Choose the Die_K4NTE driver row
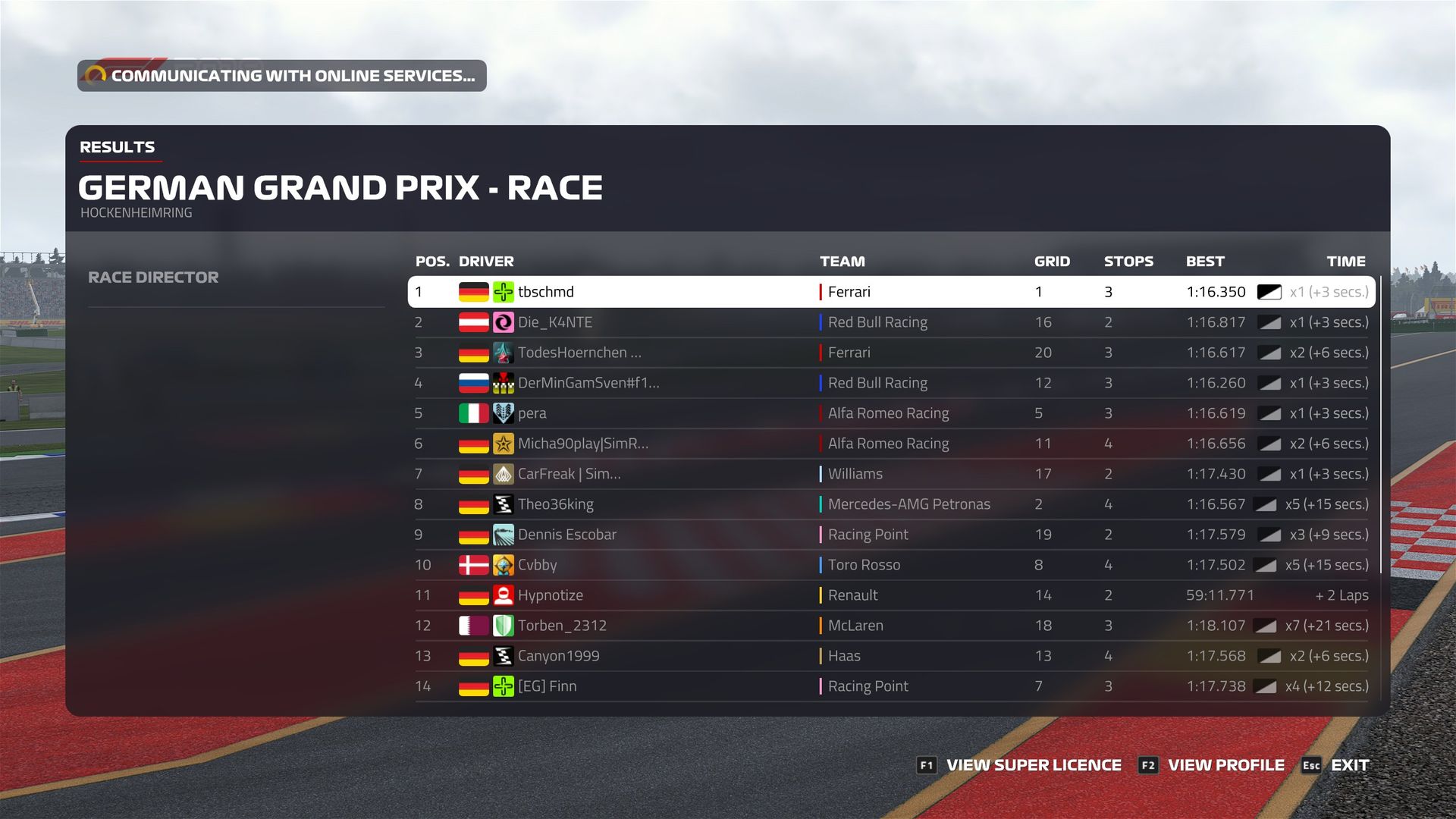 coord(891,322)
